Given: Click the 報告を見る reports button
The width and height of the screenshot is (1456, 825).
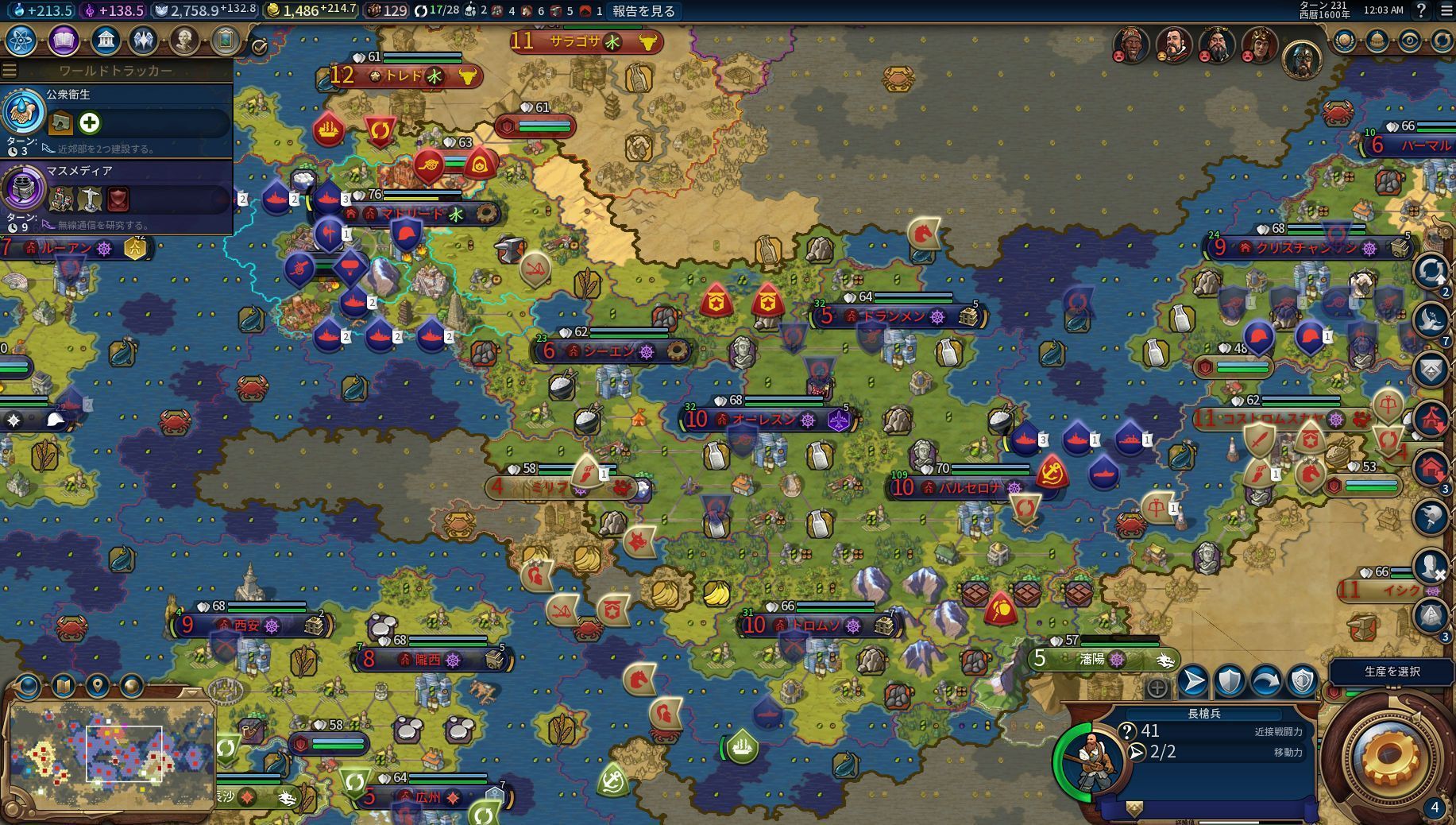Looking at the screenshot, I should coord(643,11).
